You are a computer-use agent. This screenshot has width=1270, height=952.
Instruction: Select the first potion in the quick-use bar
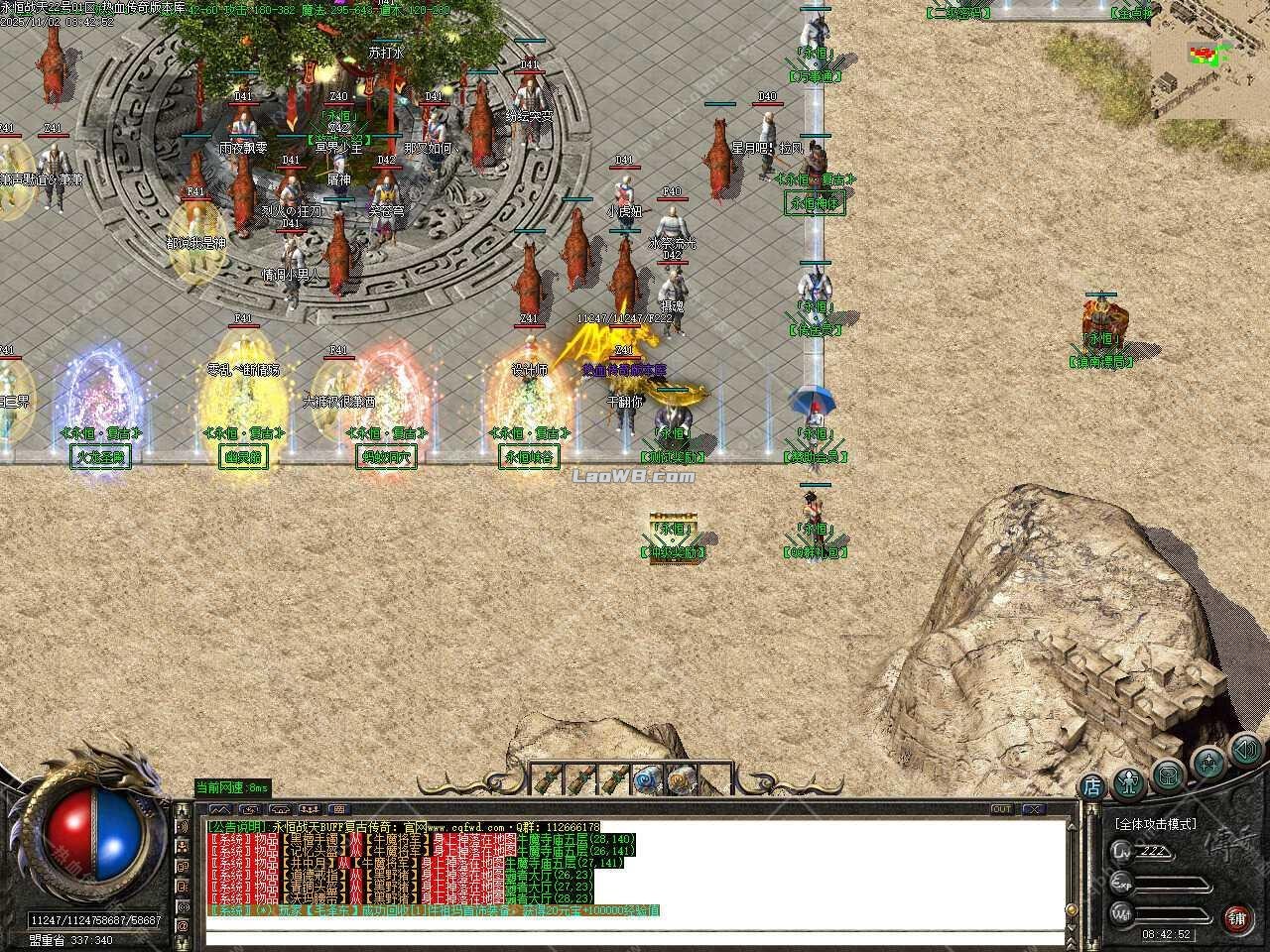pyautogui.click(x=549, y=778)
